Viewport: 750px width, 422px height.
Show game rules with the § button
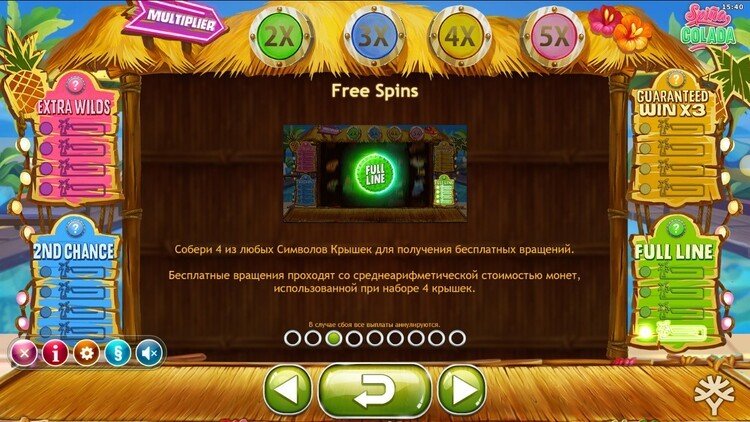point(118,352)
